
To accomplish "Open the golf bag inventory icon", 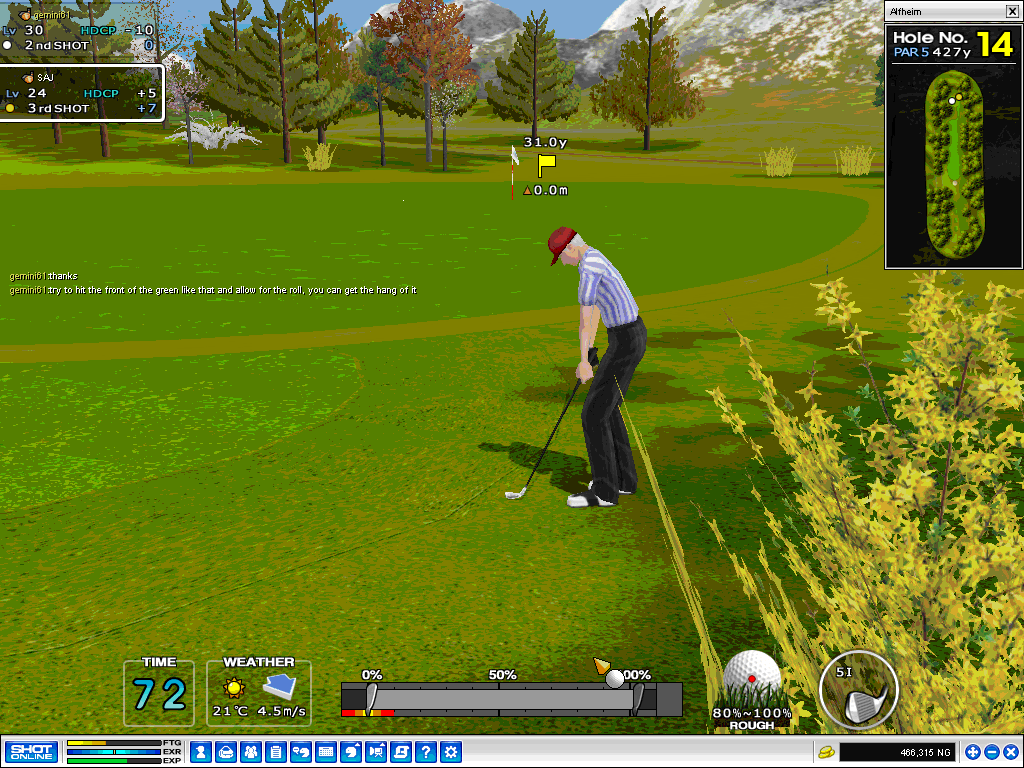I will 225,752.
